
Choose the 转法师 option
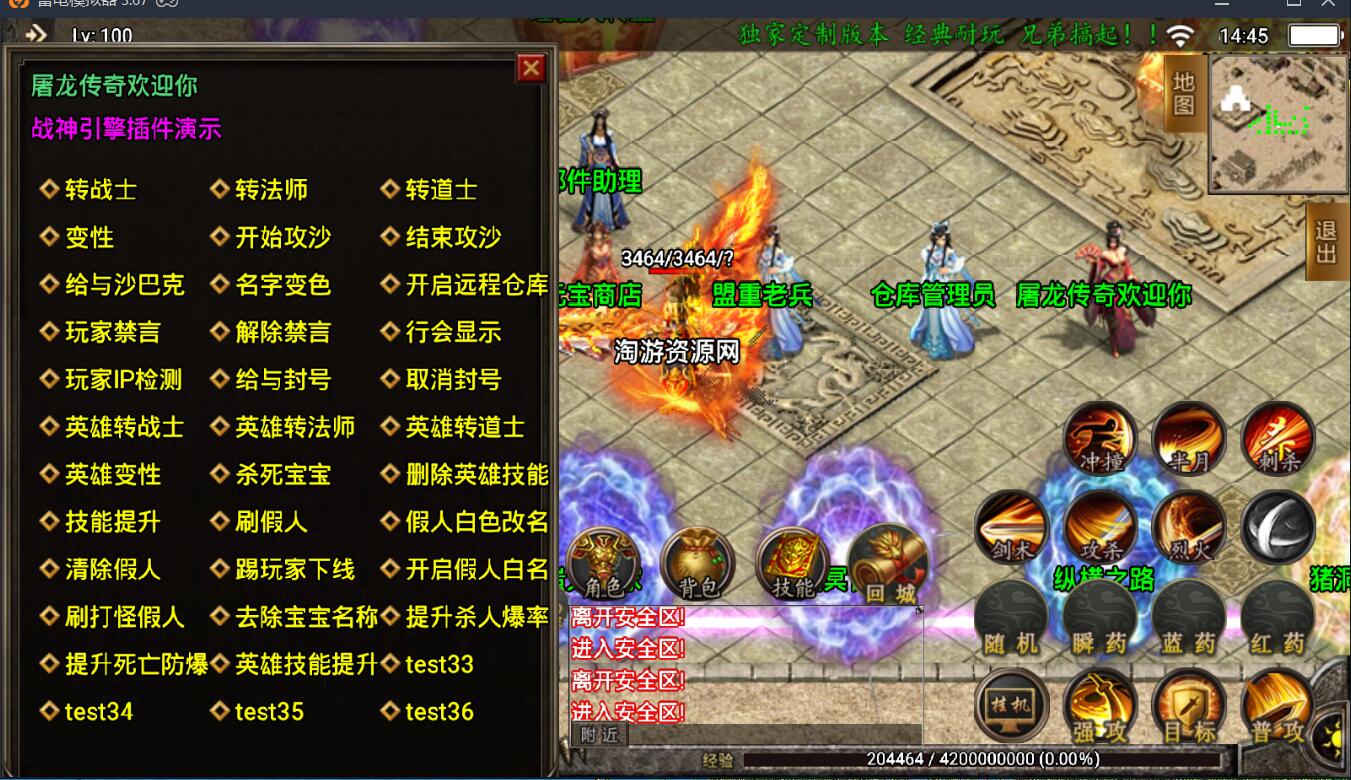point(271,190)
